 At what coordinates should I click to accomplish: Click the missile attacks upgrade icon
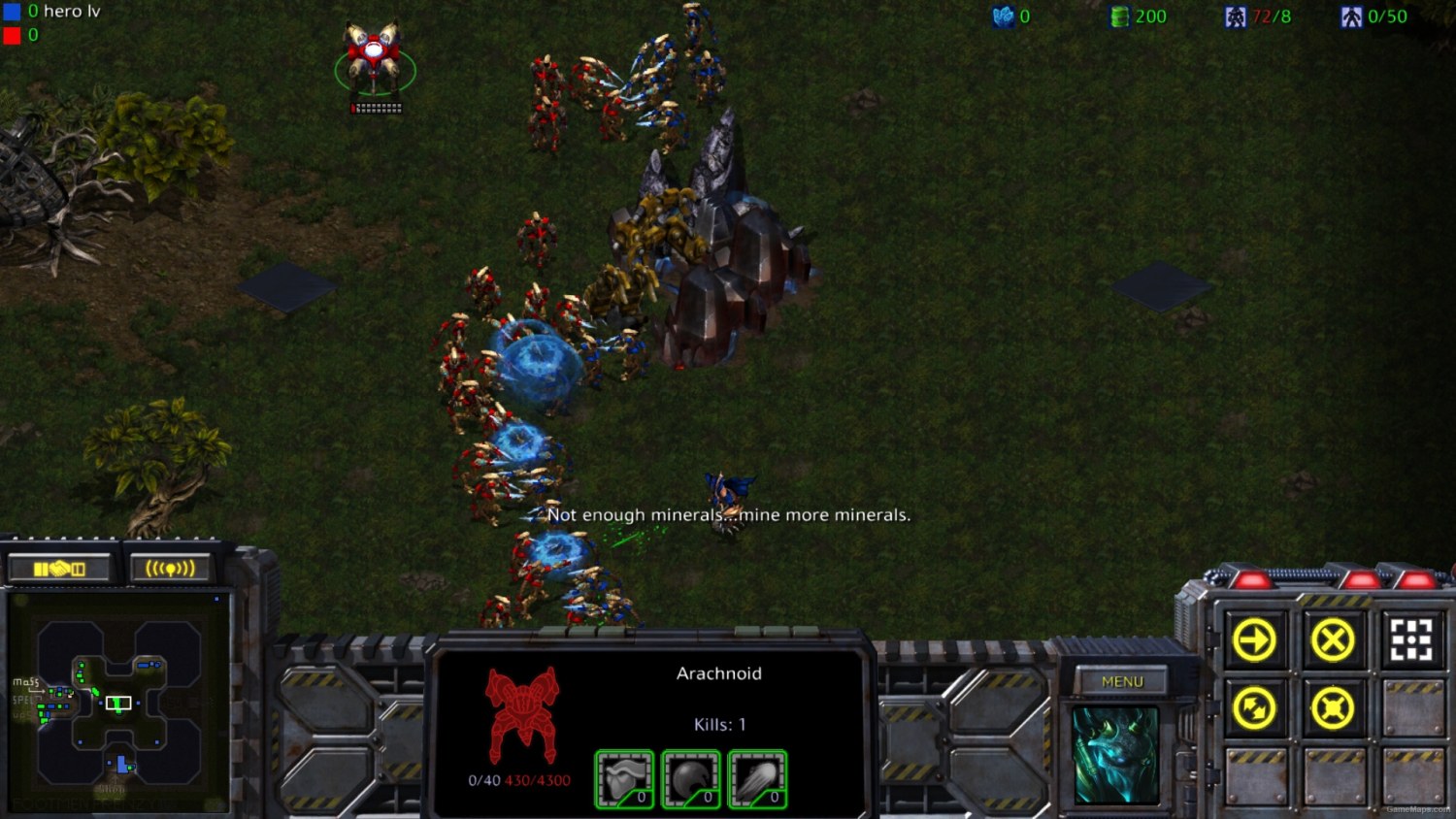(x=758, y=776)
